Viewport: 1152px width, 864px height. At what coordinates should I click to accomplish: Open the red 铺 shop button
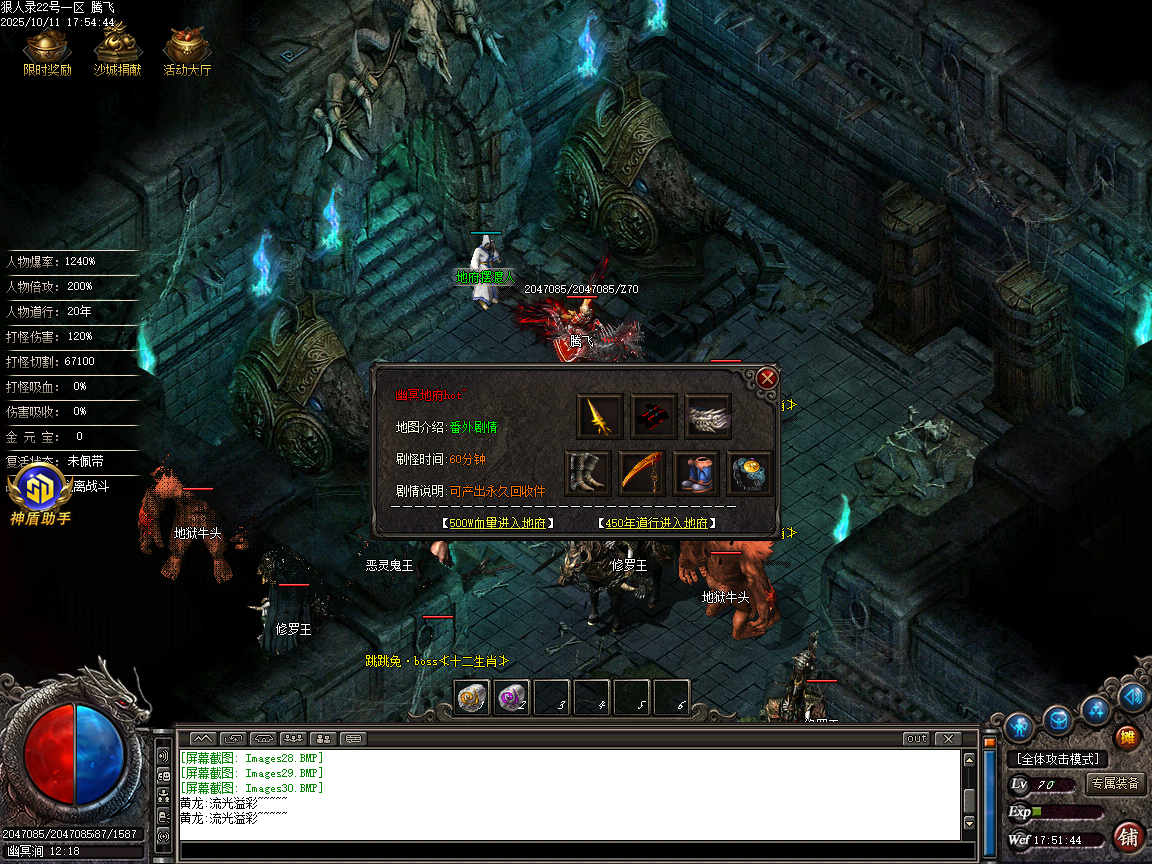[1128, 836]
